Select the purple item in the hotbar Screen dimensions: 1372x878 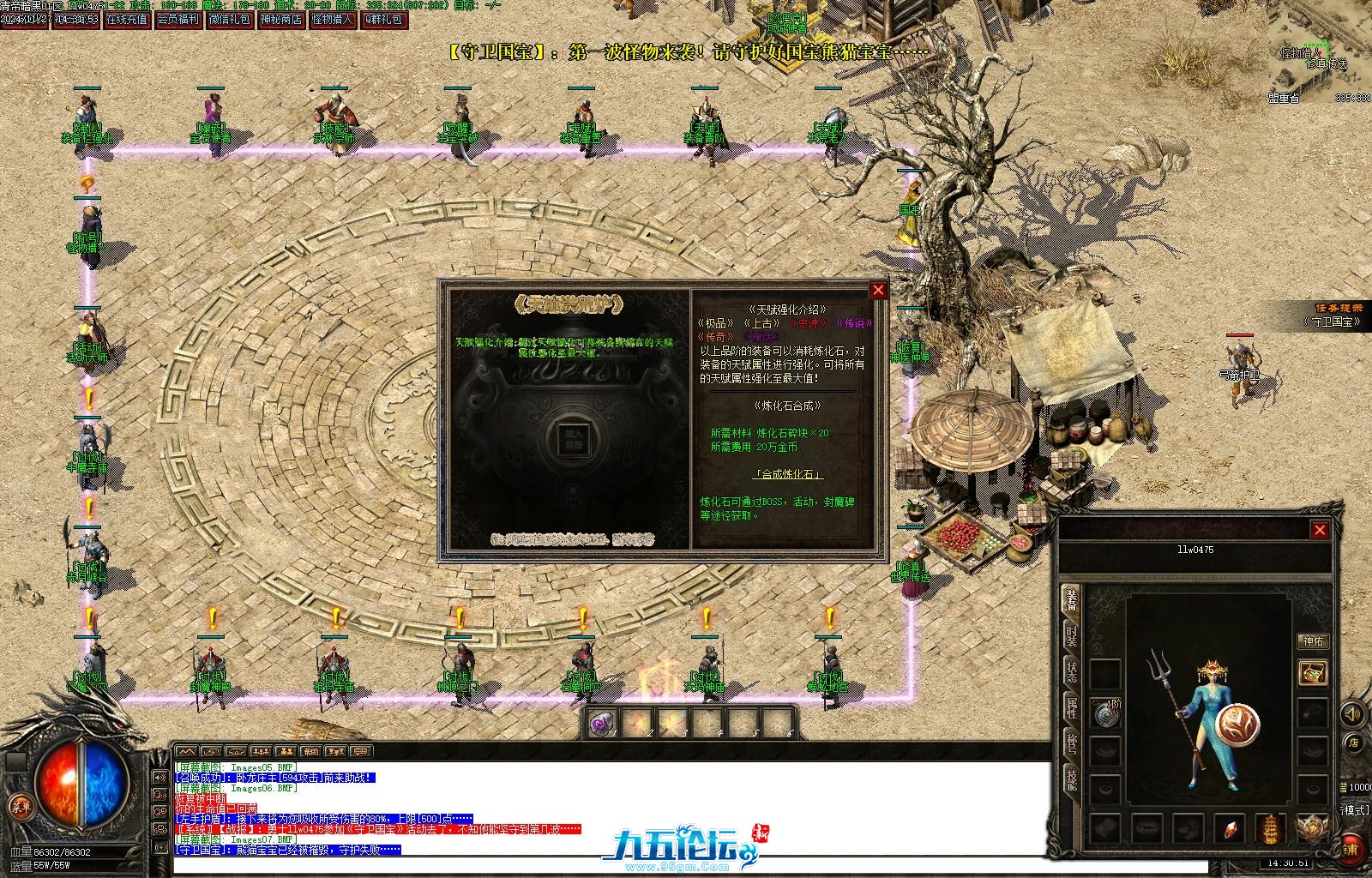point(602,724)
